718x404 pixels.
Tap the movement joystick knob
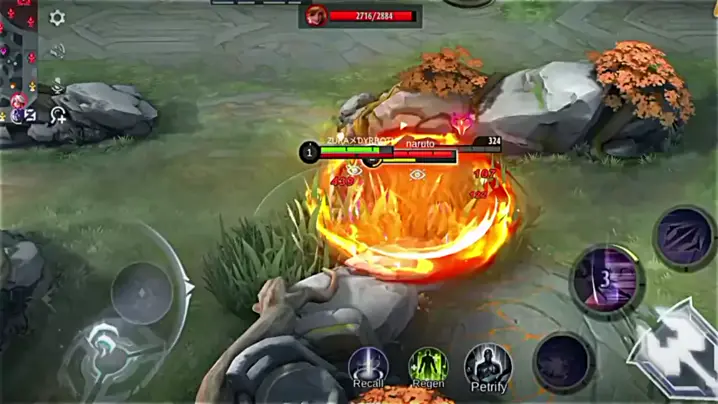point(141,294)
